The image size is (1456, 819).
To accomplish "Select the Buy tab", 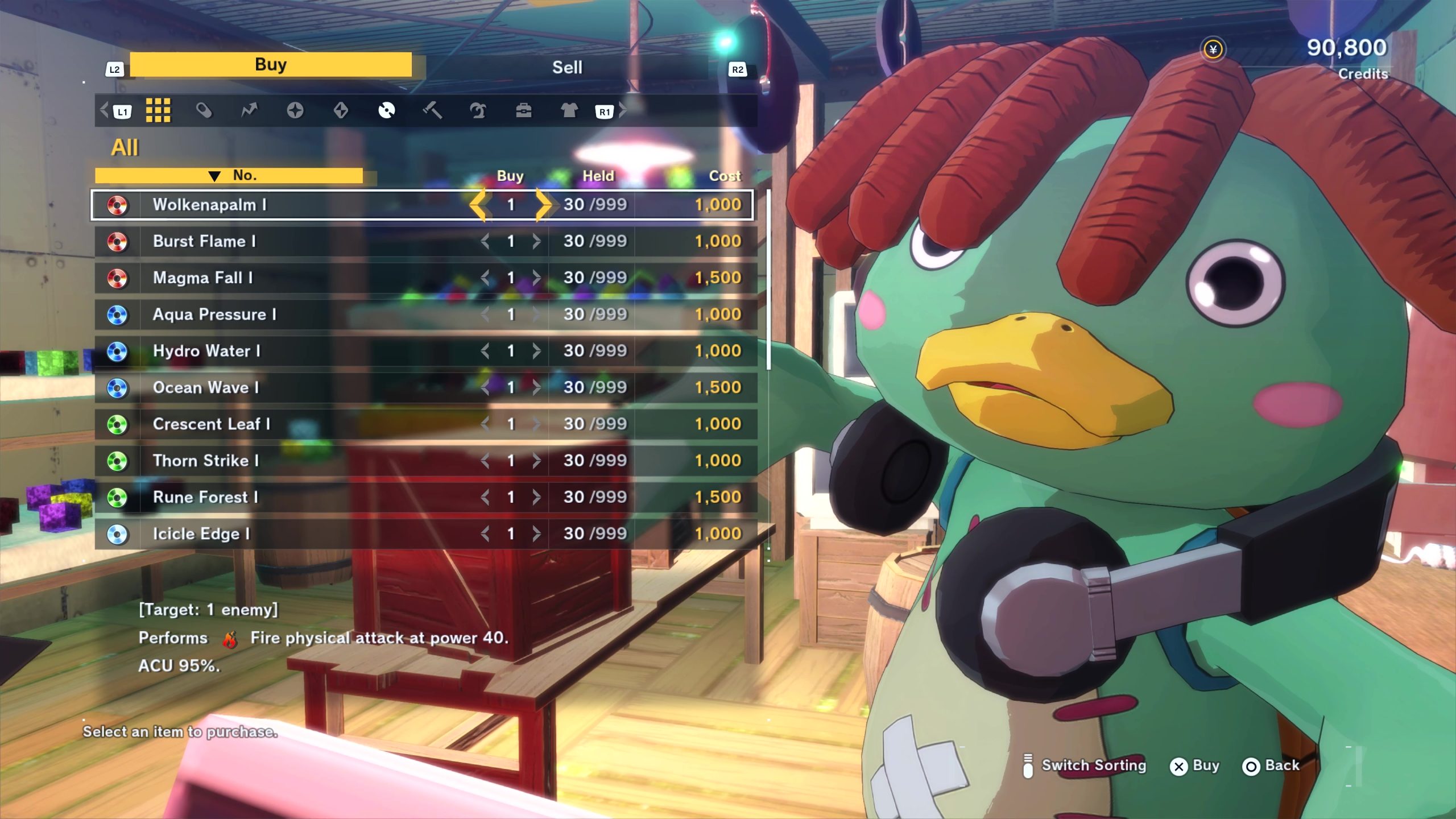I will tap(271, 64).
